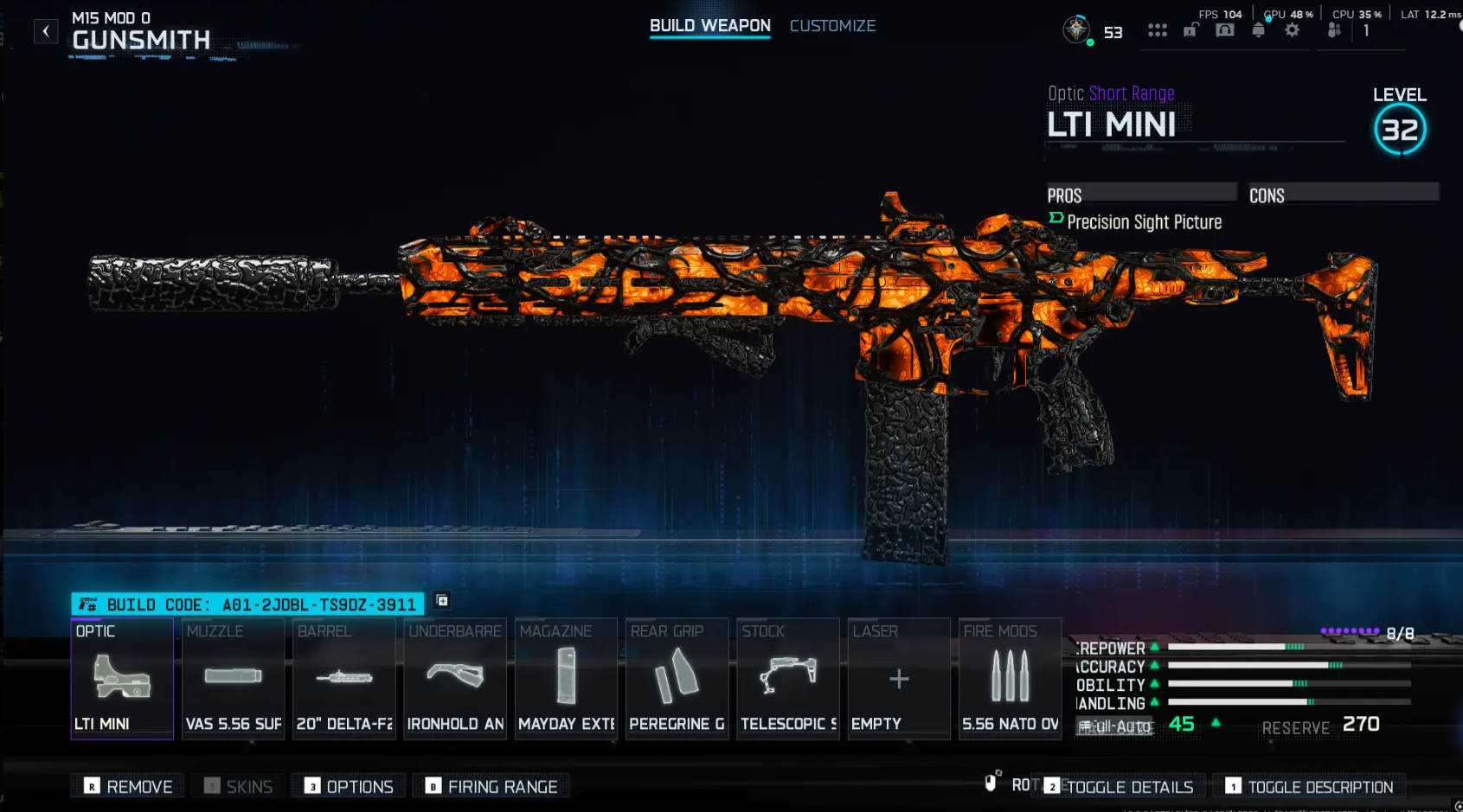Viewport: 1463px width, 812px height.
Task: Select the Build Weapon tab
Action: tap(709, 26)
